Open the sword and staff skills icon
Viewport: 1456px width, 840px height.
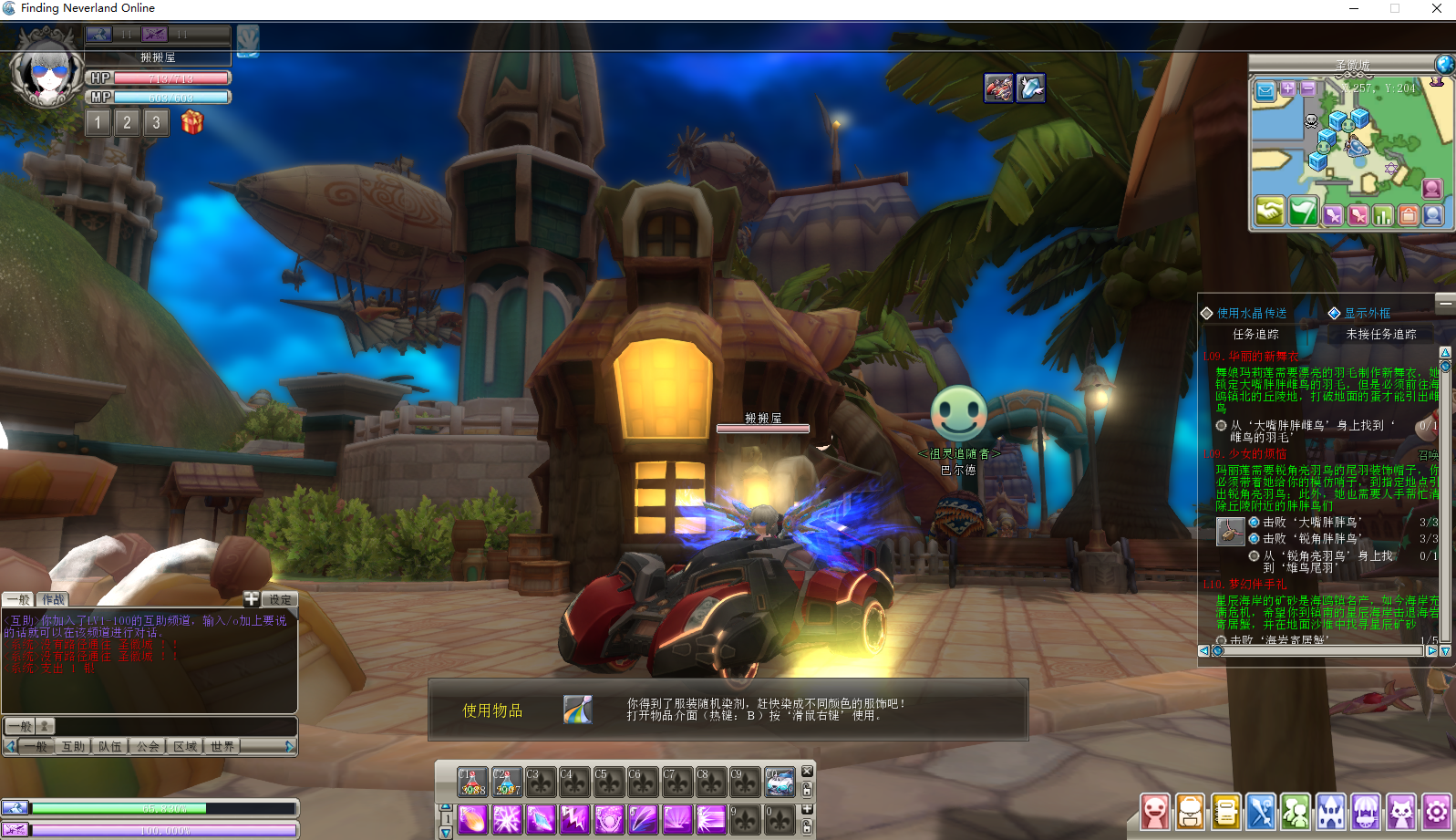pyautogui.click(x=1261, y=811)
